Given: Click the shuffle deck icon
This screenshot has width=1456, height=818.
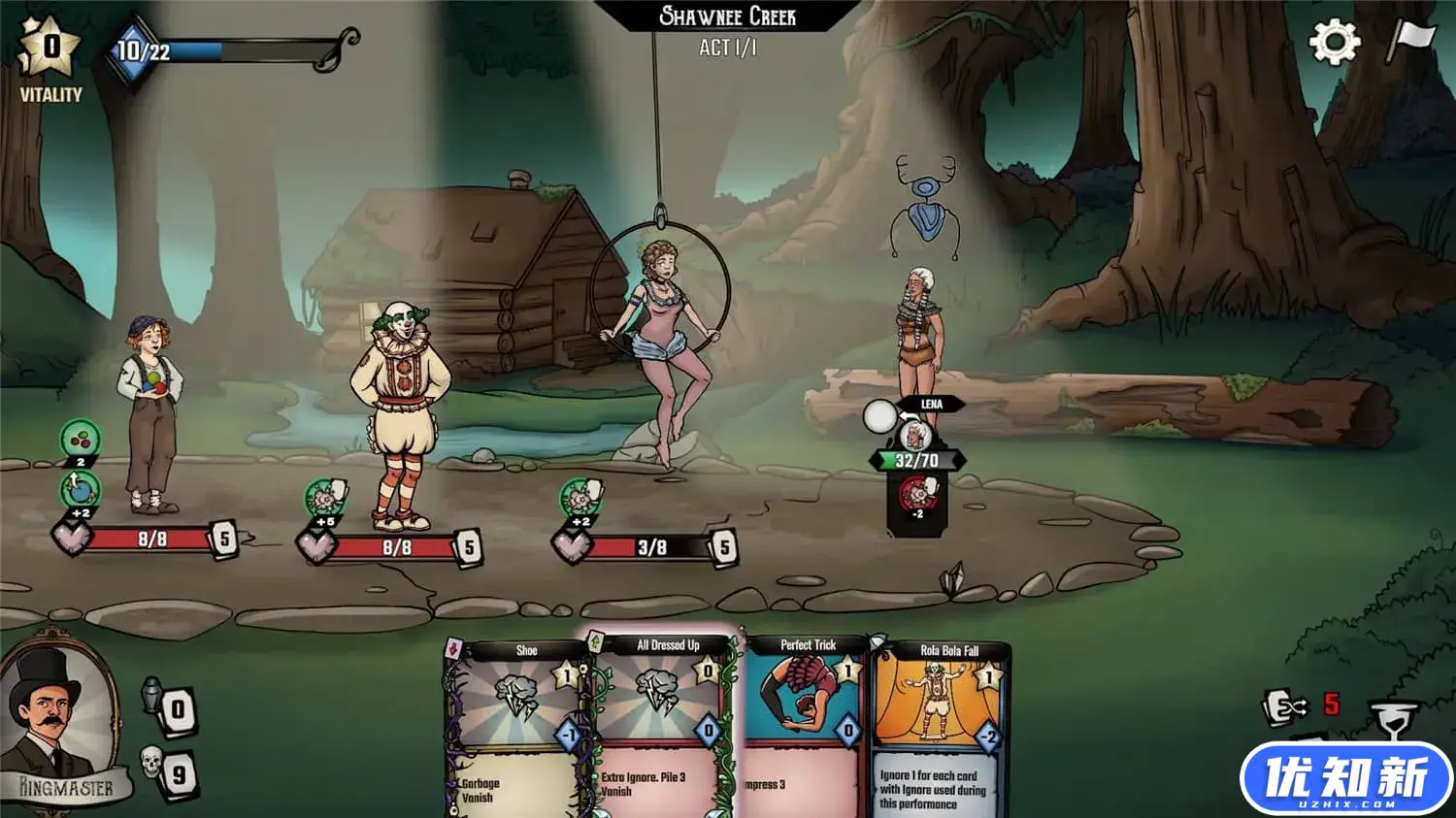Looking at the screenshot, I should coord(1285,708).
